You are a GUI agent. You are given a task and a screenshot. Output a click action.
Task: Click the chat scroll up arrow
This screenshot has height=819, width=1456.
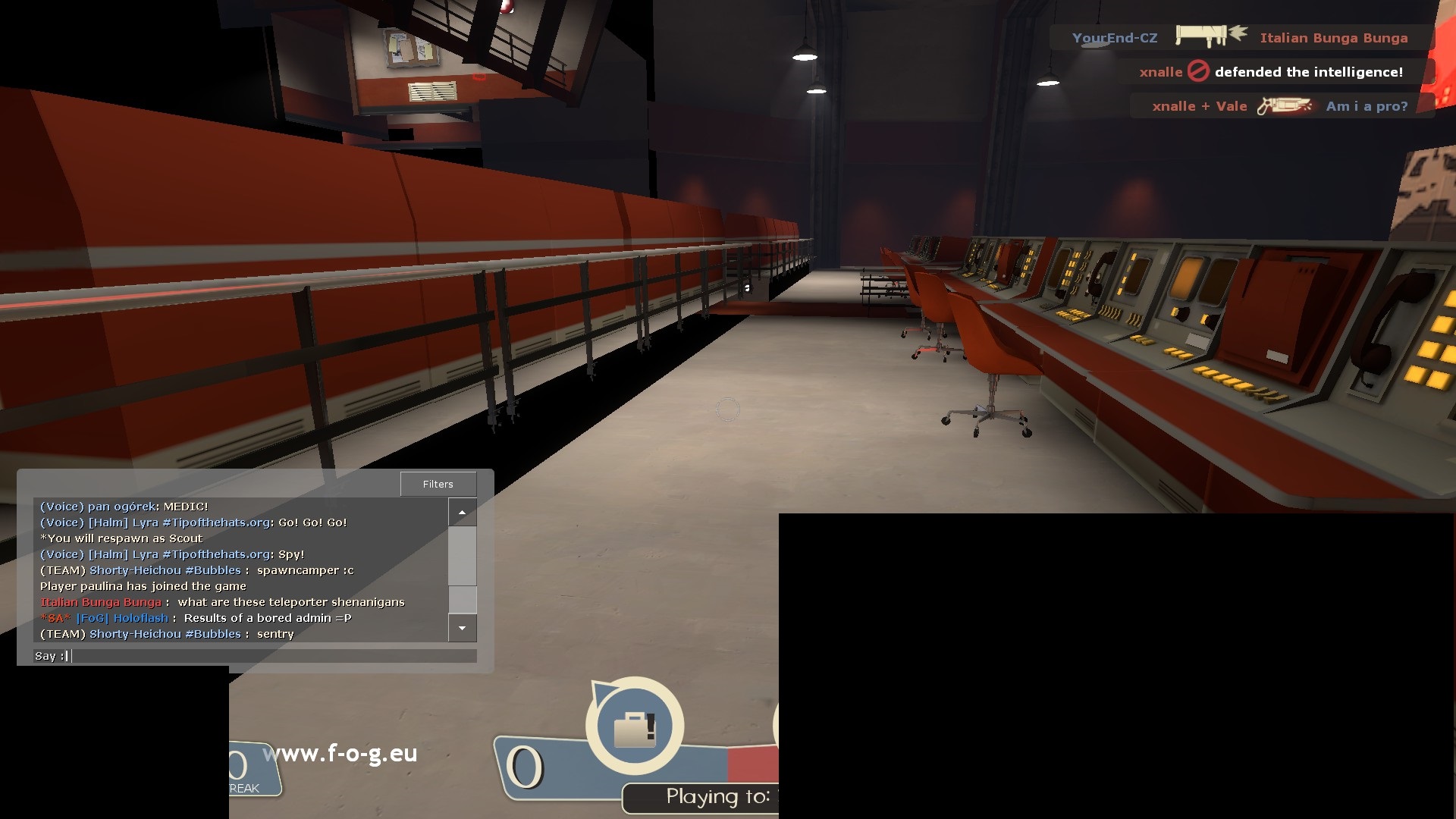[x=462, y=513]
